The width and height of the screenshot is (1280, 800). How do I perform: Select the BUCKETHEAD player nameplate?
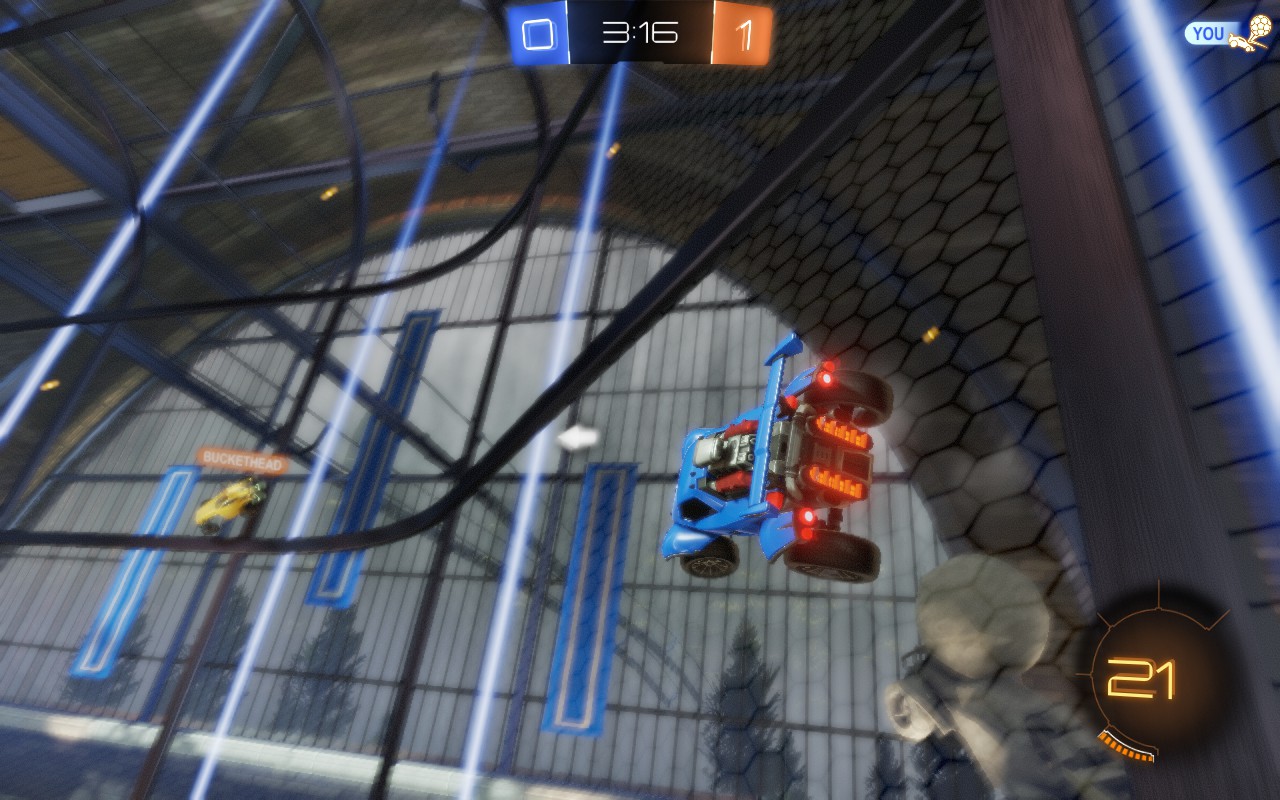click(x=242, y=459)
